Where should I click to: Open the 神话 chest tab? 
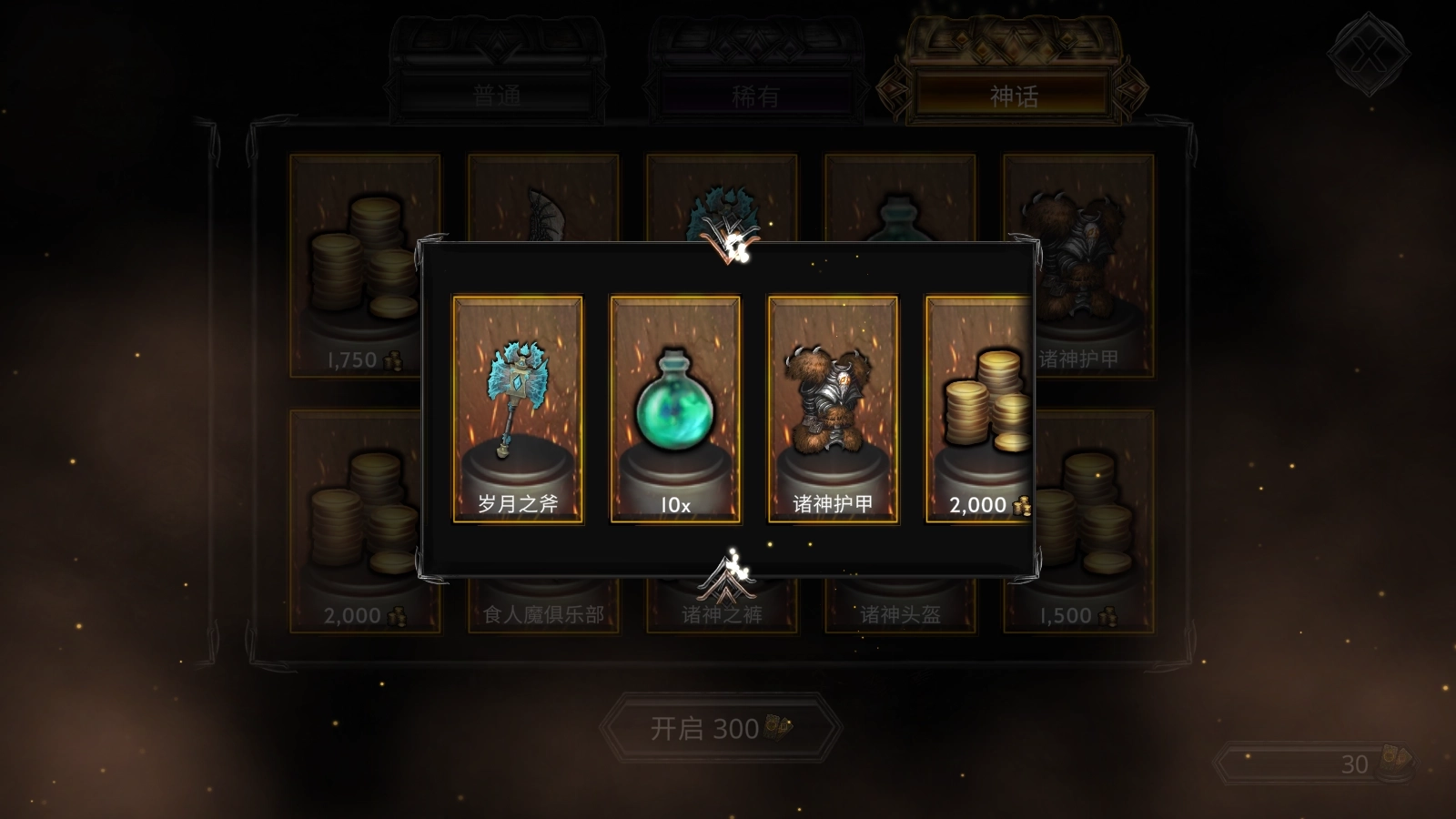[1013, 95]
